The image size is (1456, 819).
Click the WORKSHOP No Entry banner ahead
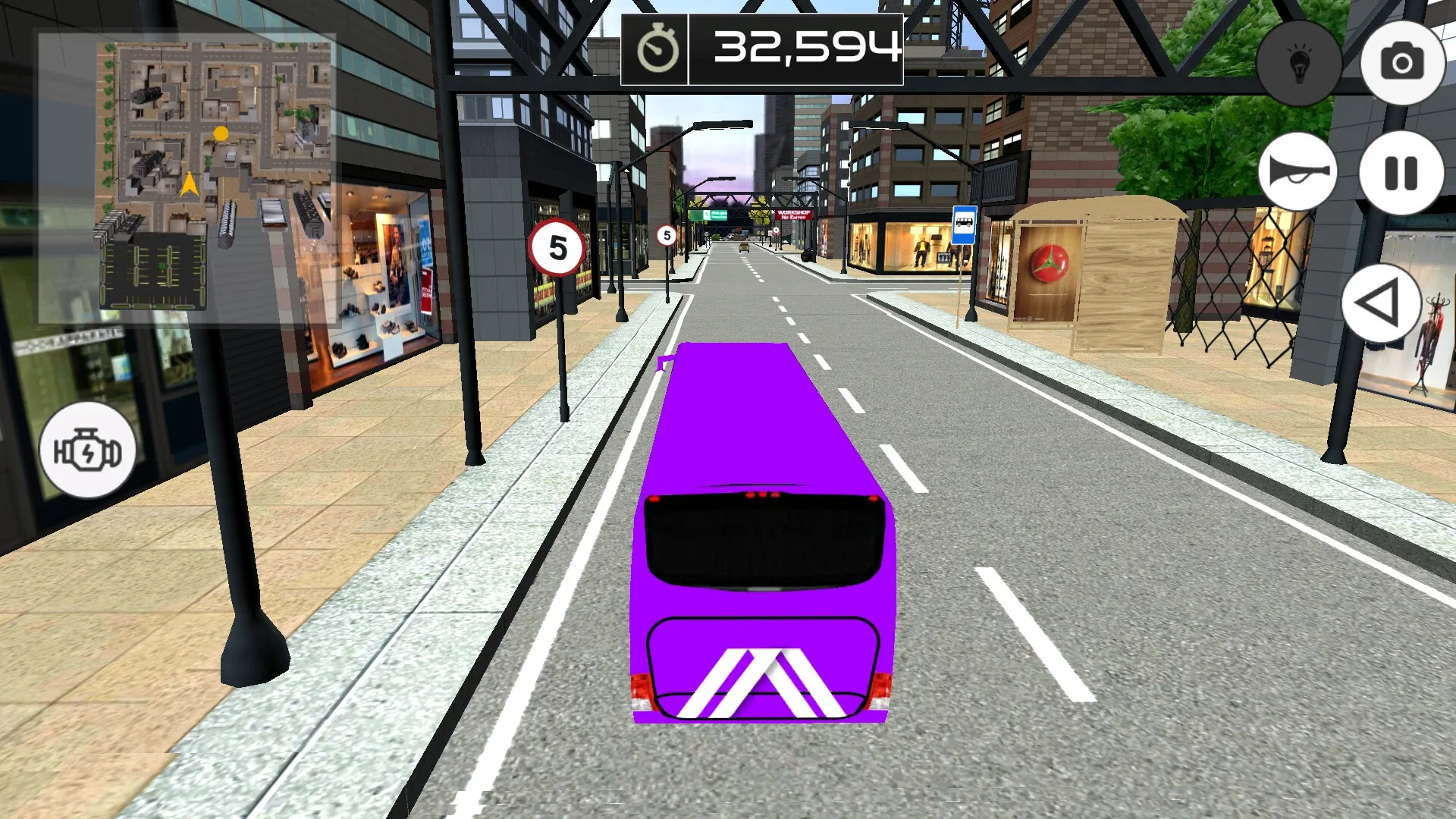click(x=794, y=216)
